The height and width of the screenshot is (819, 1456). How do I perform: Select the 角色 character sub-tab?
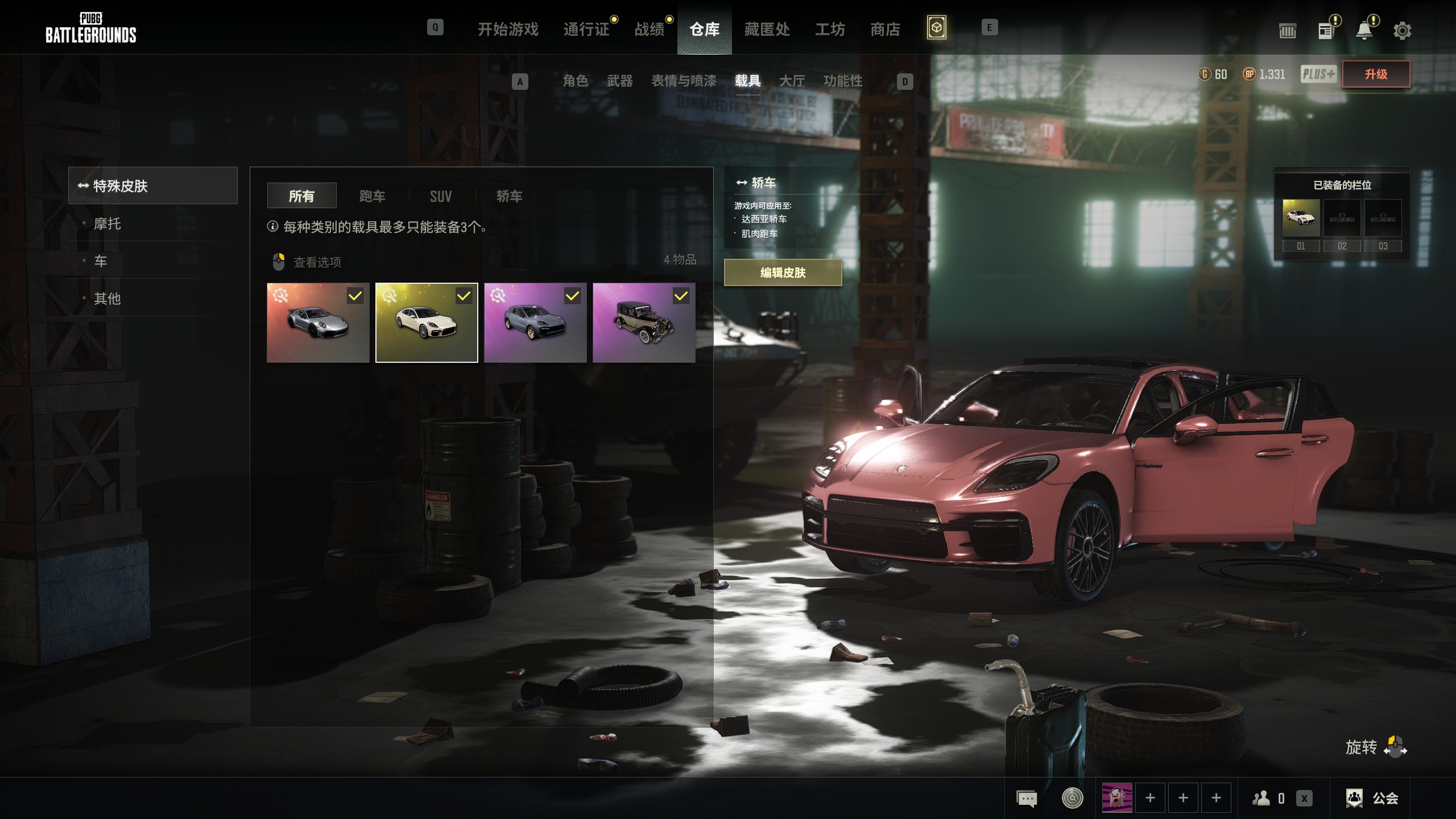click(x=575, y=81)
